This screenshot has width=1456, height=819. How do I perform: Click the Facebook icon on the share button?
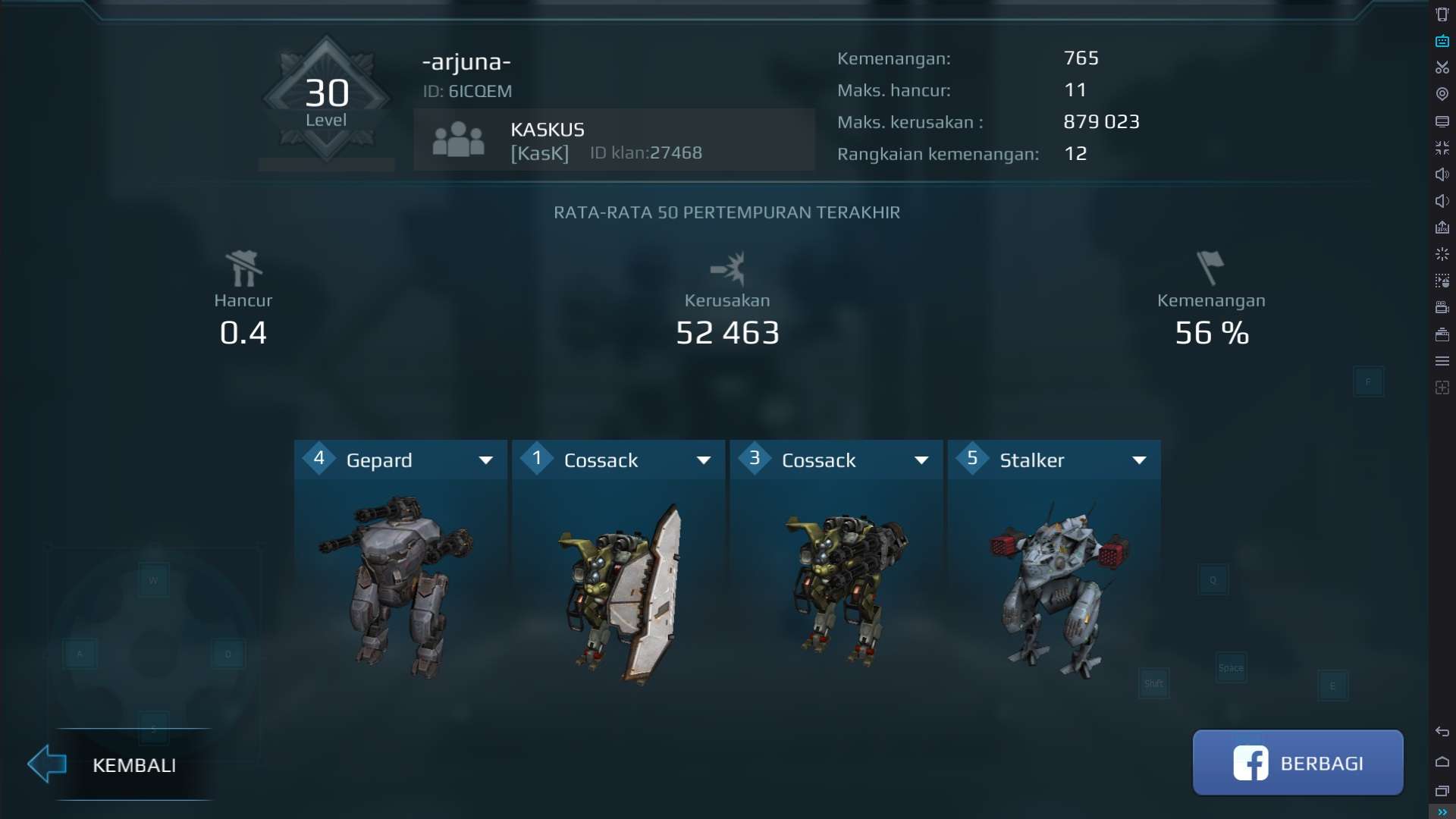click(1250, 763)
